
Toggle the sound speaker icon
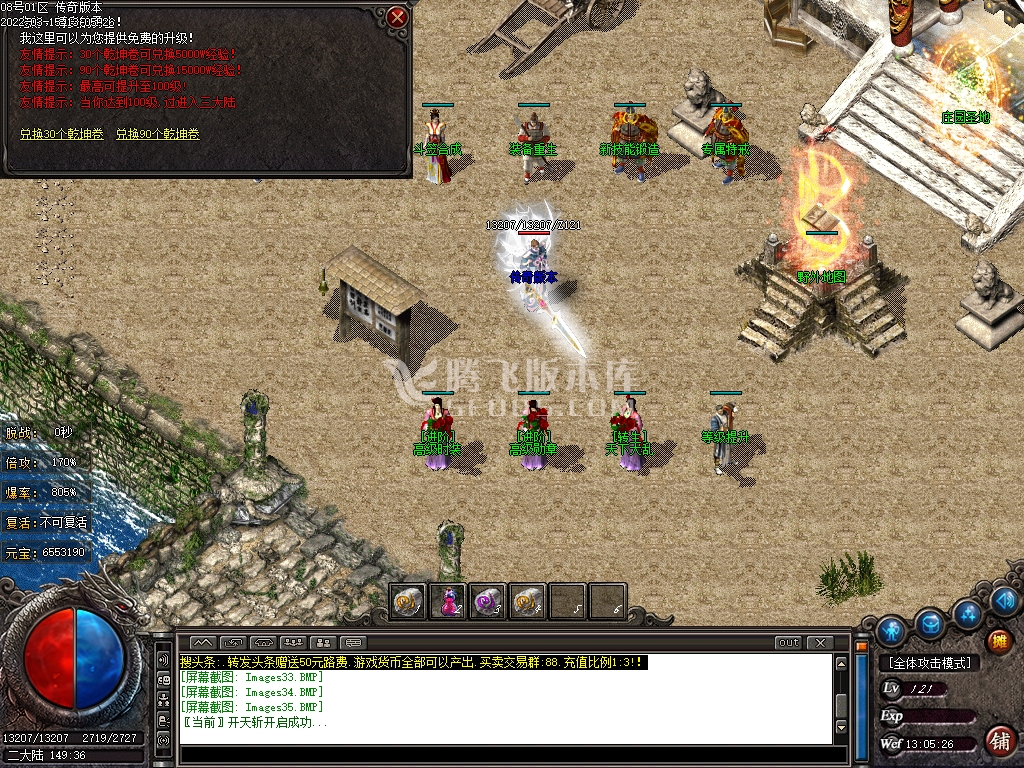pyautogui.click(x=1006, y=600)
